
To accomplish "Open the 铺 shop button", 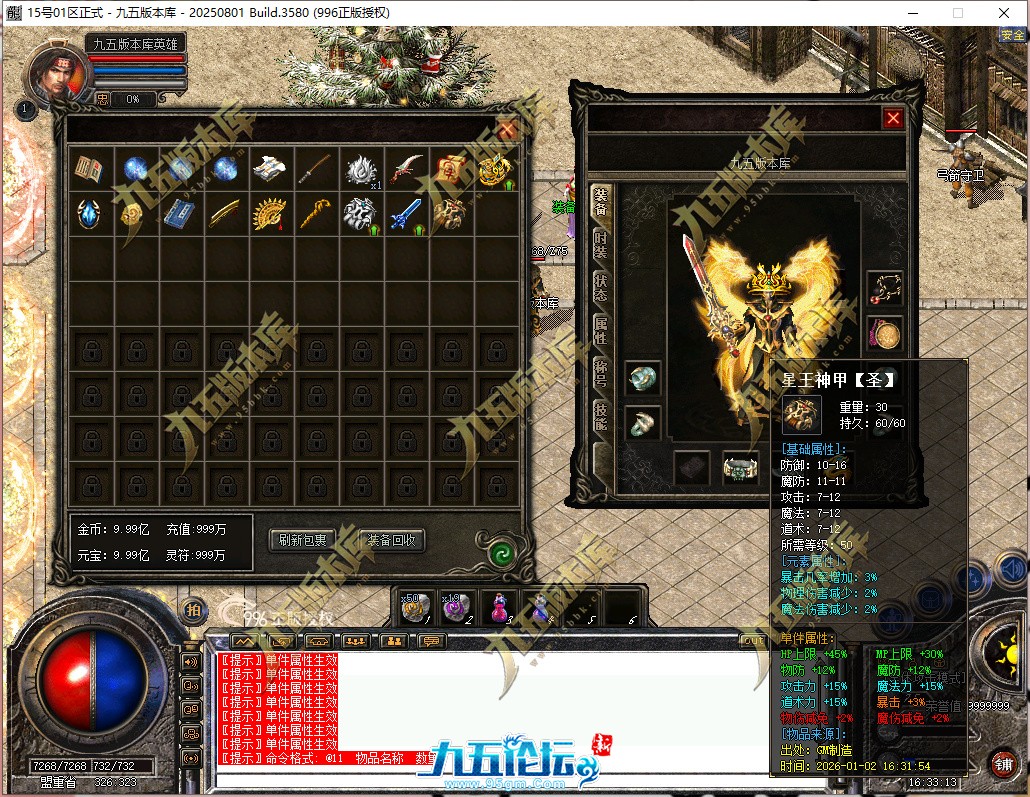I will click(x=1003, y=764).
